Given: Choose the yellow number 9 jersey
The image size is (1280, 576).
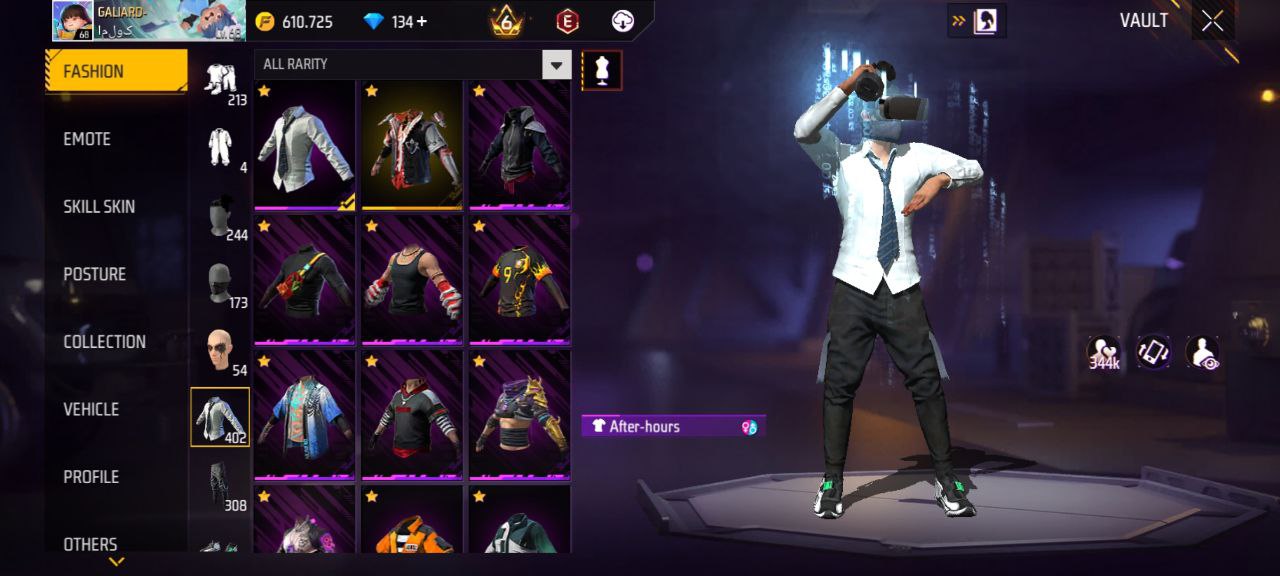Looking at the screenshot, I should 519,280.
